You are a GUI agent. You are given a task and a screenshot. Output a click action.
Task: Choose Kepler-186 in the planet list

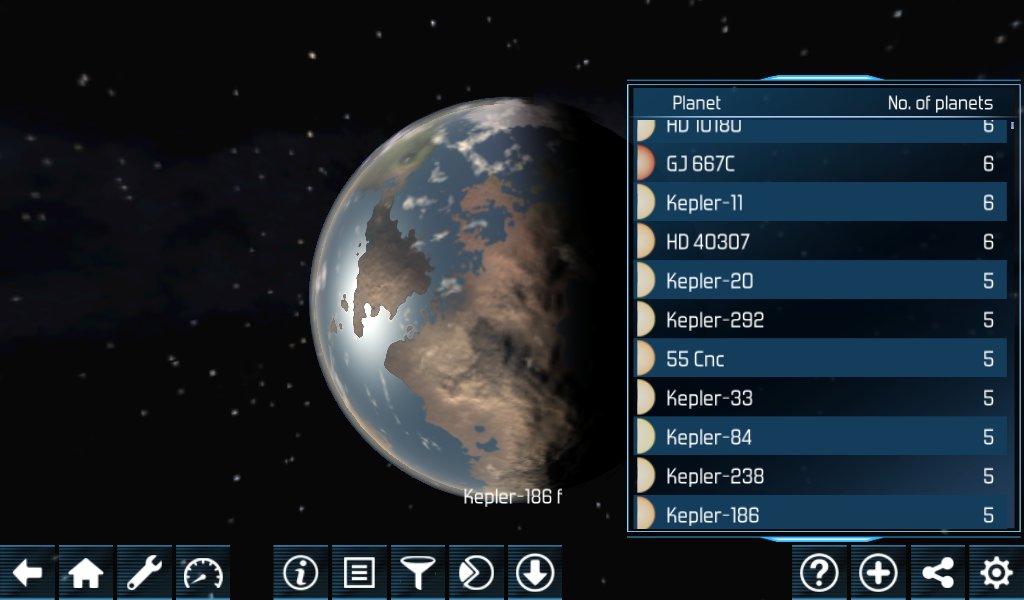point(820,514)
